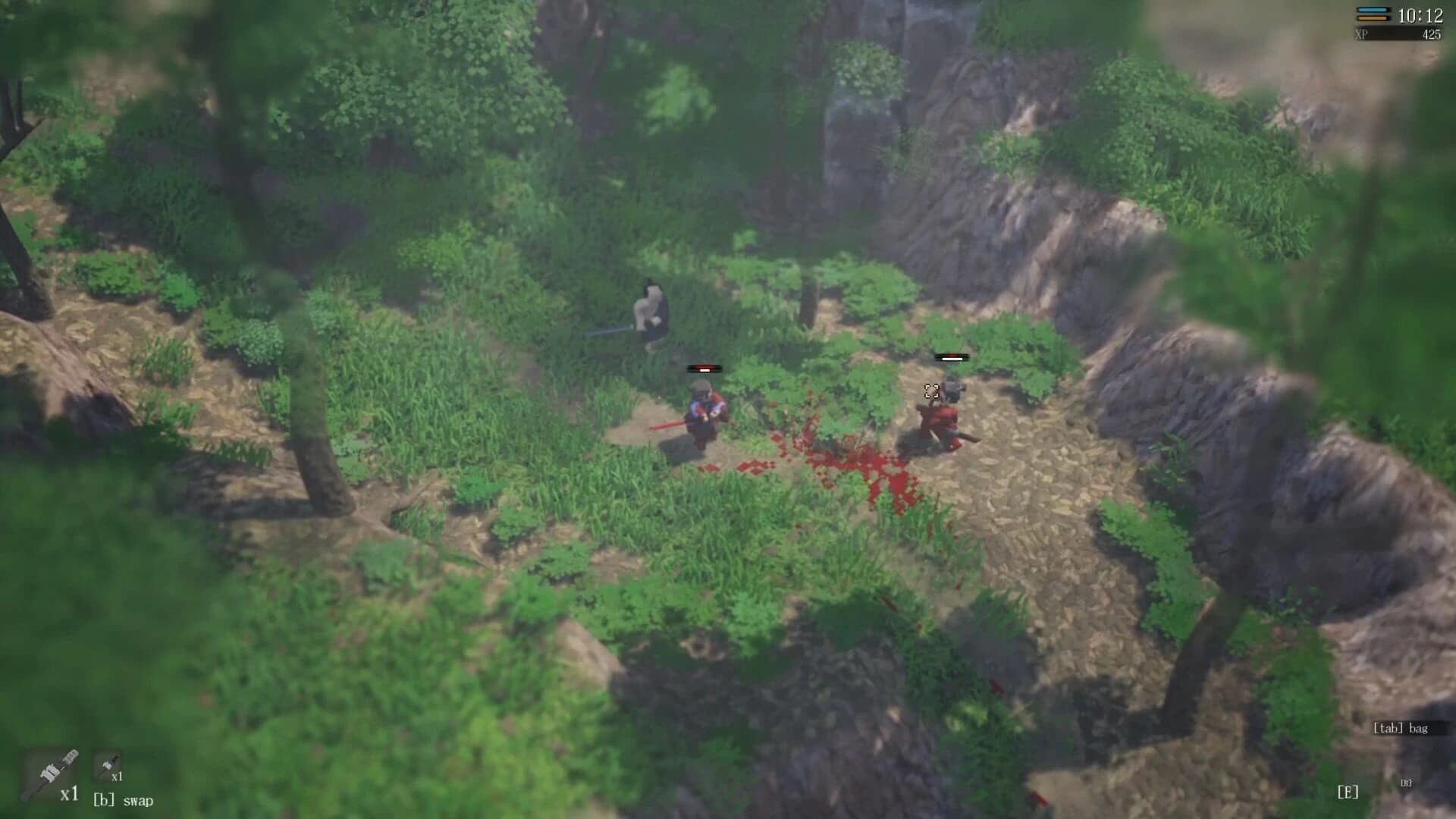Image resolution: width=1456 pixels, height=819 pixels.
Task: Click the x1 count next to the katana
Action: click(x=70, y=794)
